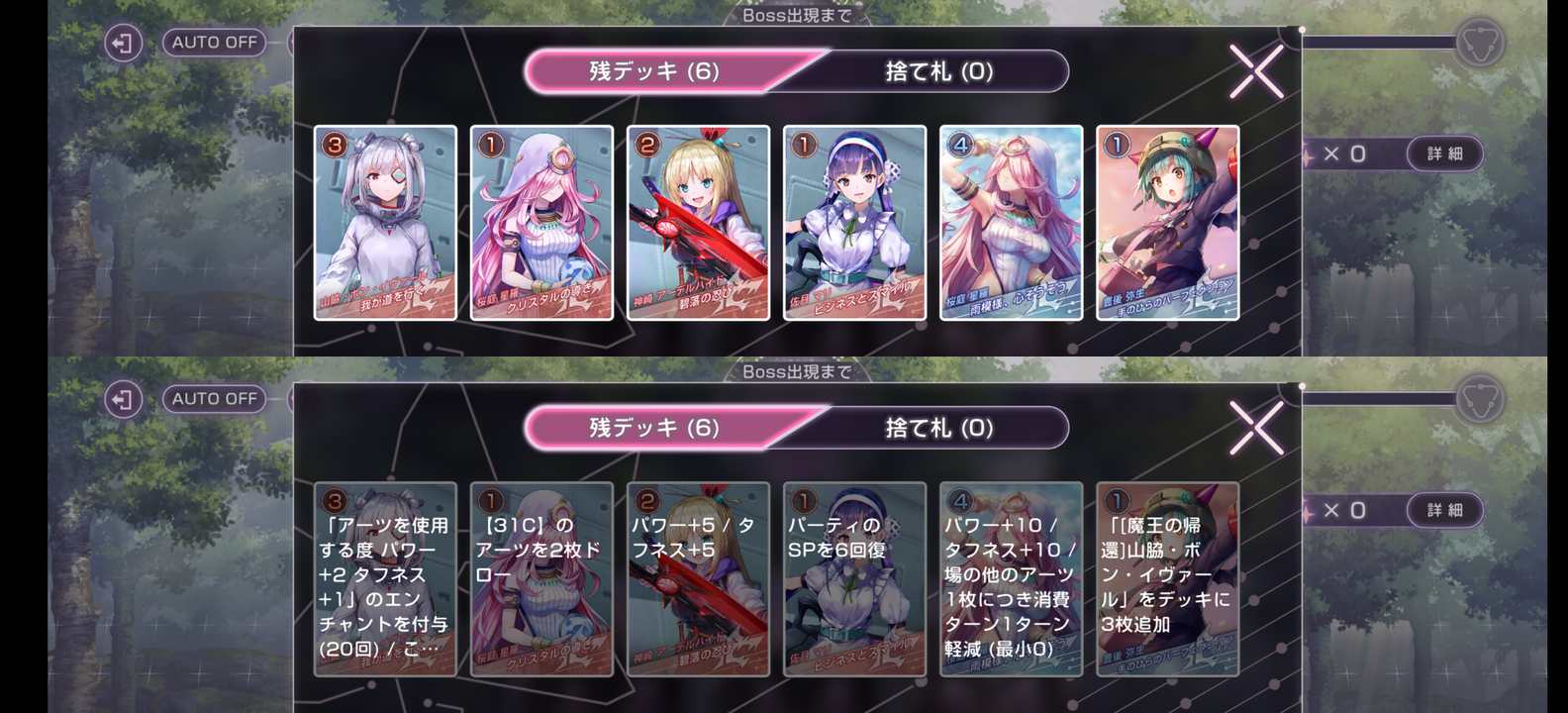Screen dimensions: 1568x713
Task: Open the sparkle ×0 counter details
Action: coord(1342,153)
